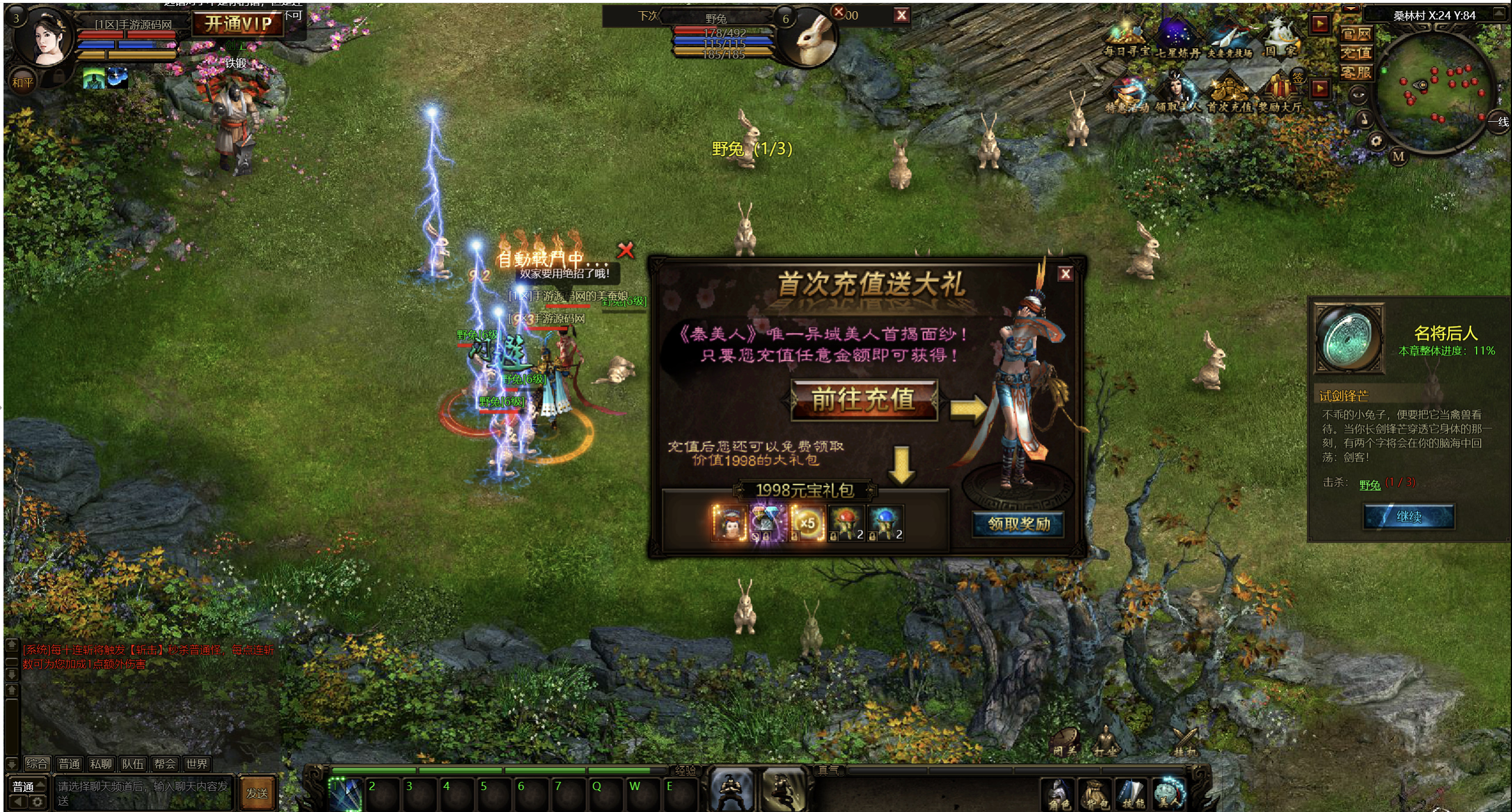Close the wild rabbit target frame
Image resolution: width=1512 pixels, height=812 pixels.
coord(901,15)
